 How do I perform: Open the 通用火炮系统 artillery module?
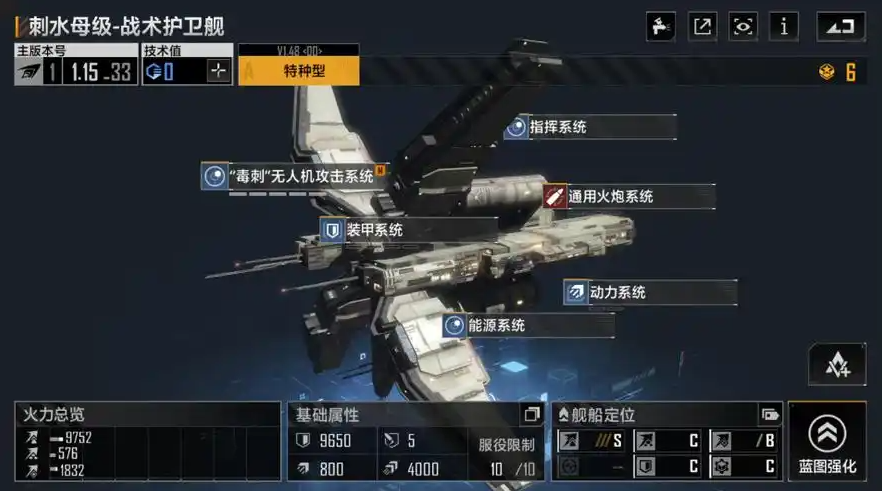pyautogui.click(x=610, y=197)
